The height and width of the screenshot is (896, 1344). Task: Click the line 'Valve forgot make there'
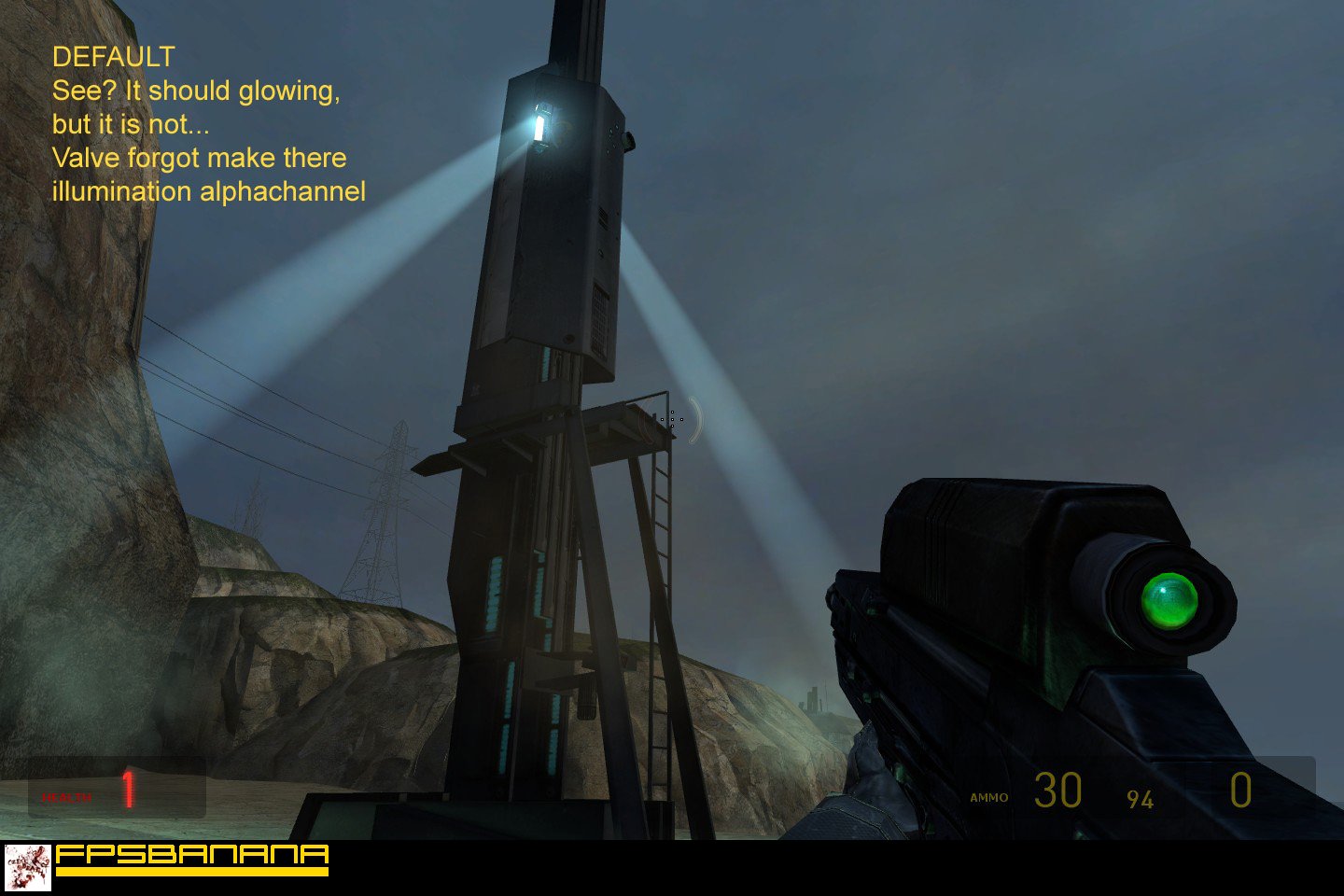(200, 158)
